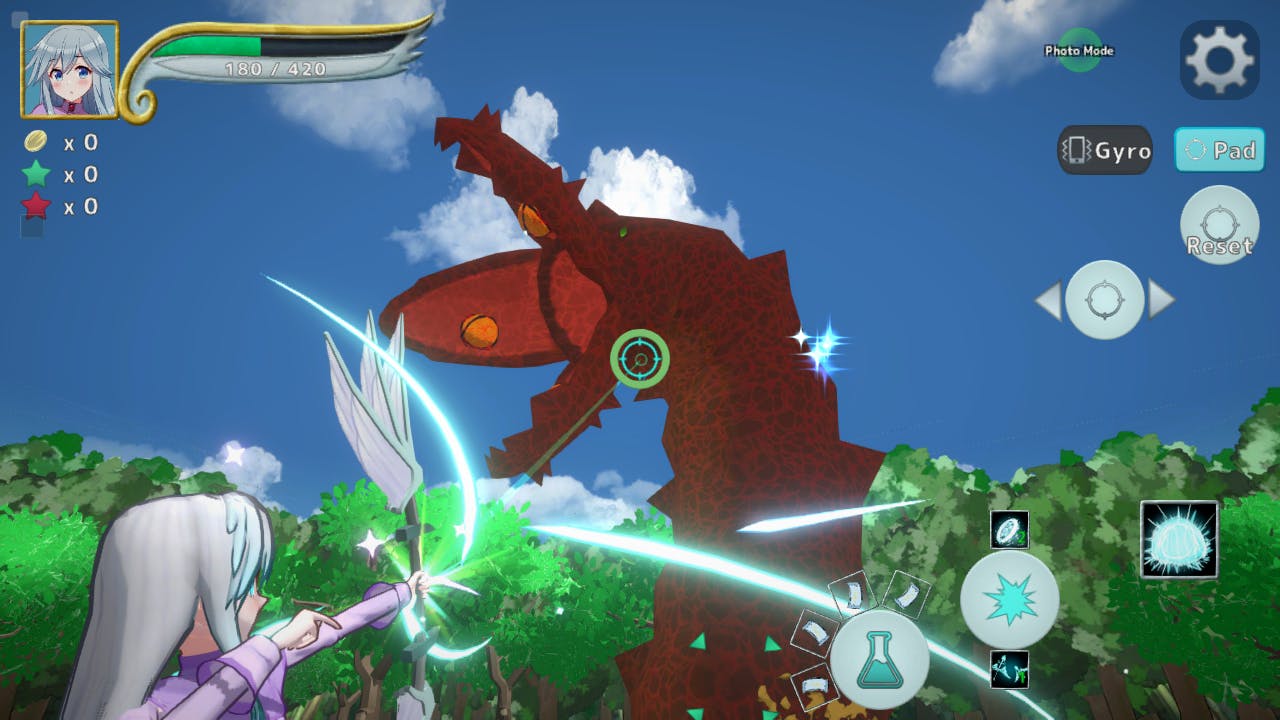Use the potion flask button
The width and height of the screenshot is (1280, 720).
click(x=880, y=661)
